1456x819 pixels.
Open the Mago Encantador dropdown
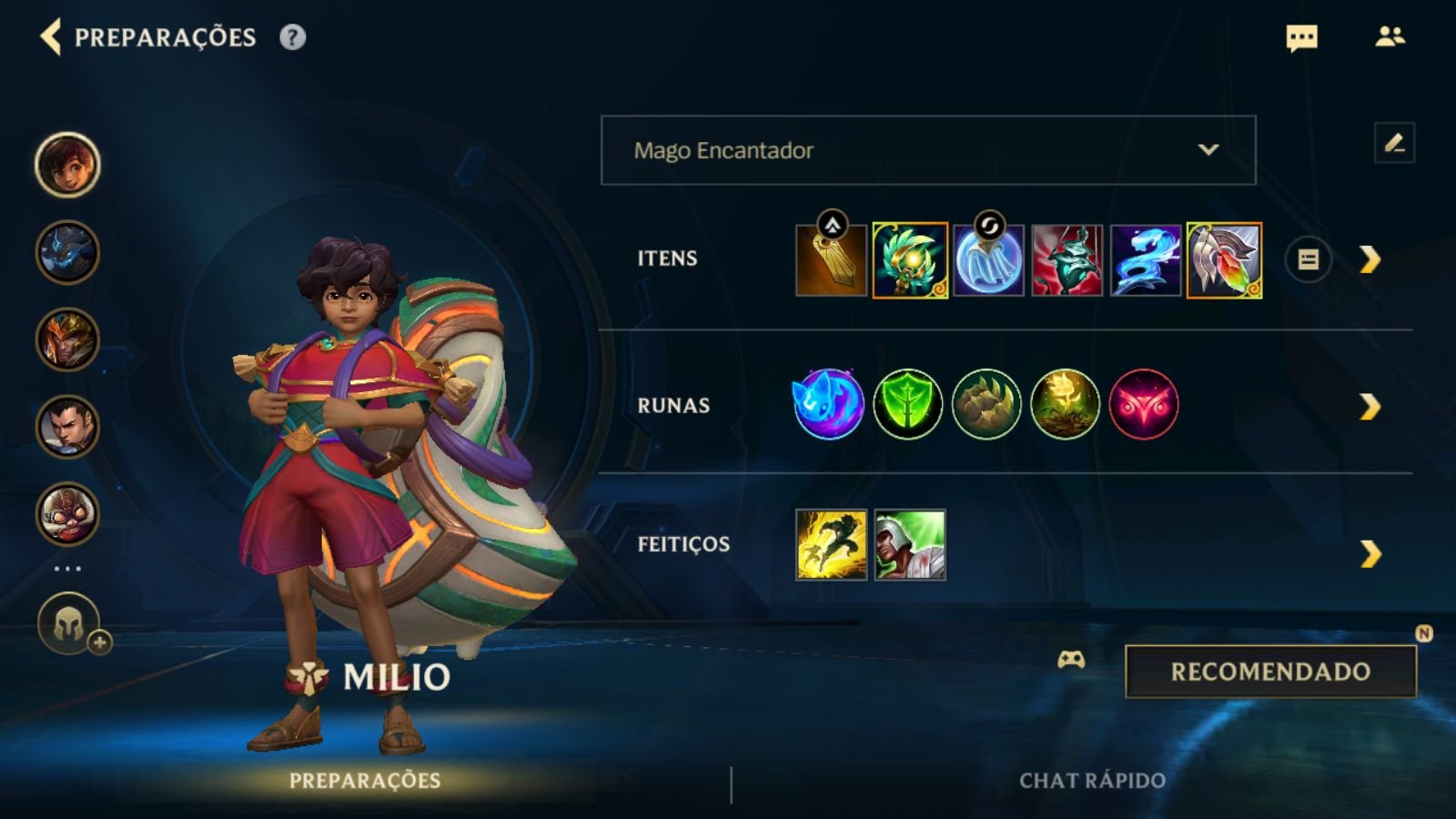(x=927, y=151)
